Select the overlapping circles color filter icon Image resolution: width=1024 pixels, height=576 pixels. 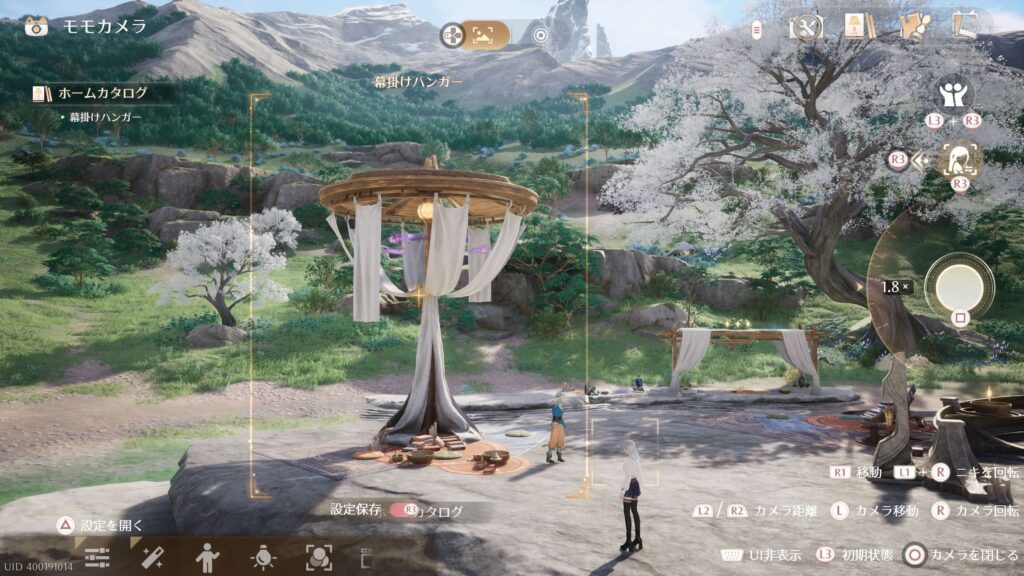pyautogui.click(x=319, y=558)
